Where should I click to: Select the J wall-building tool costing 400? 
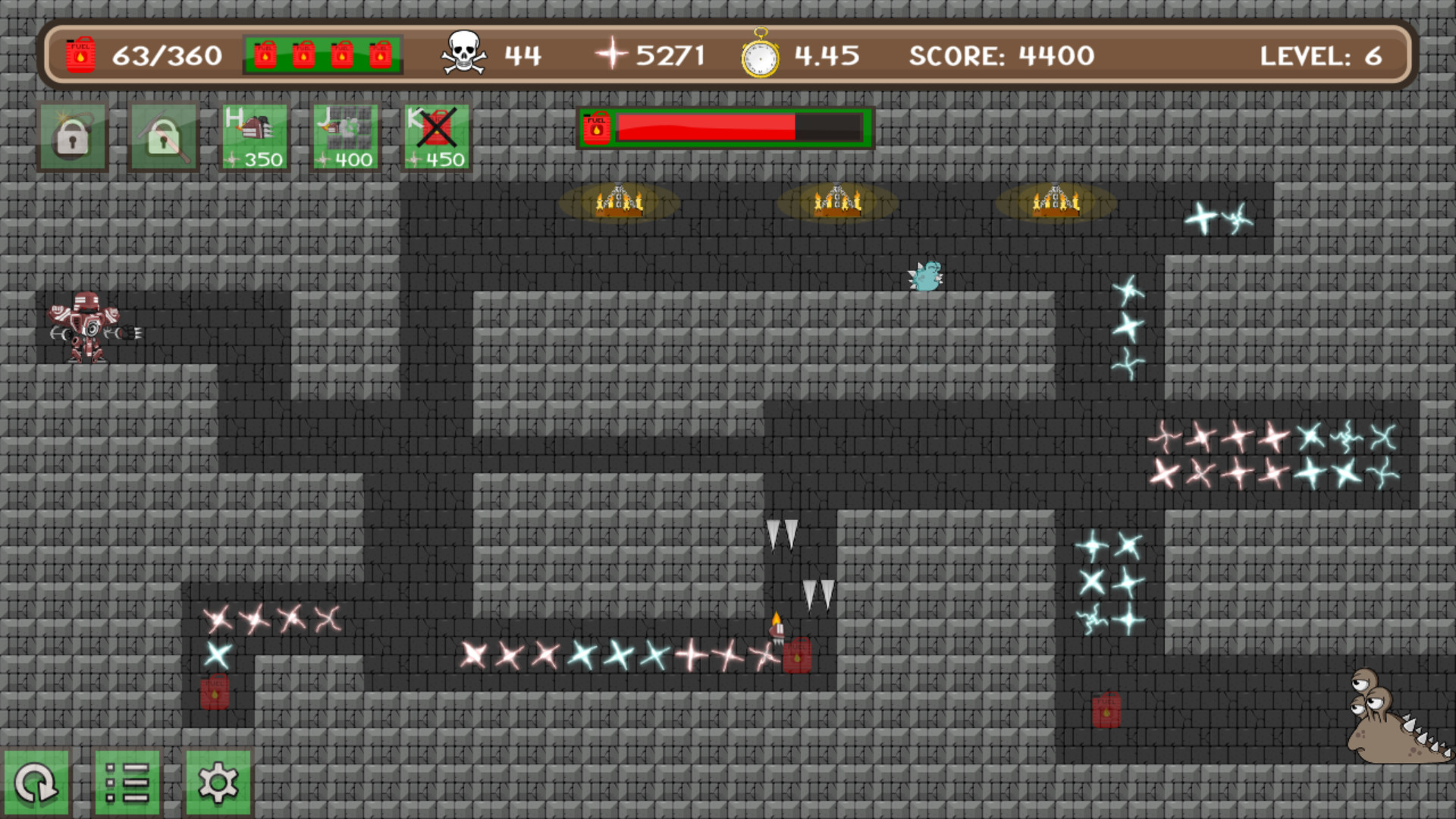click(x=346, y=135)
